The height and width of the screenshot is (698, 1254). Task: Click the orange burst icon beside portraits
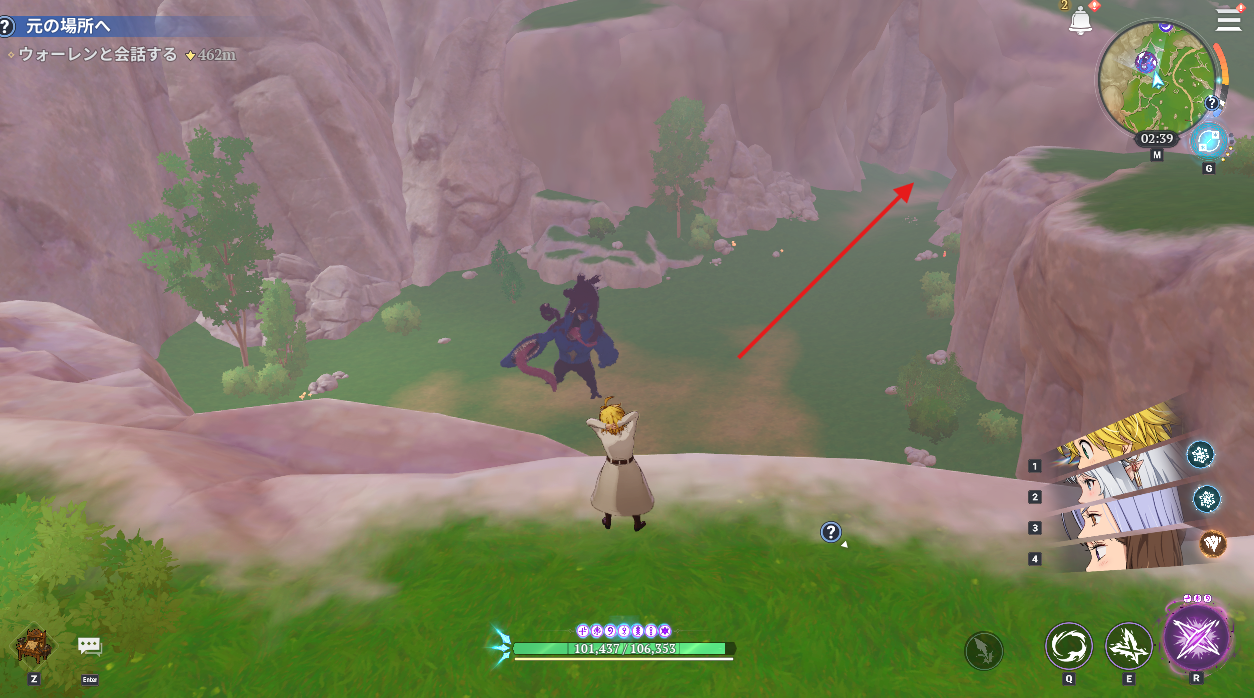tap(1213, 543)
